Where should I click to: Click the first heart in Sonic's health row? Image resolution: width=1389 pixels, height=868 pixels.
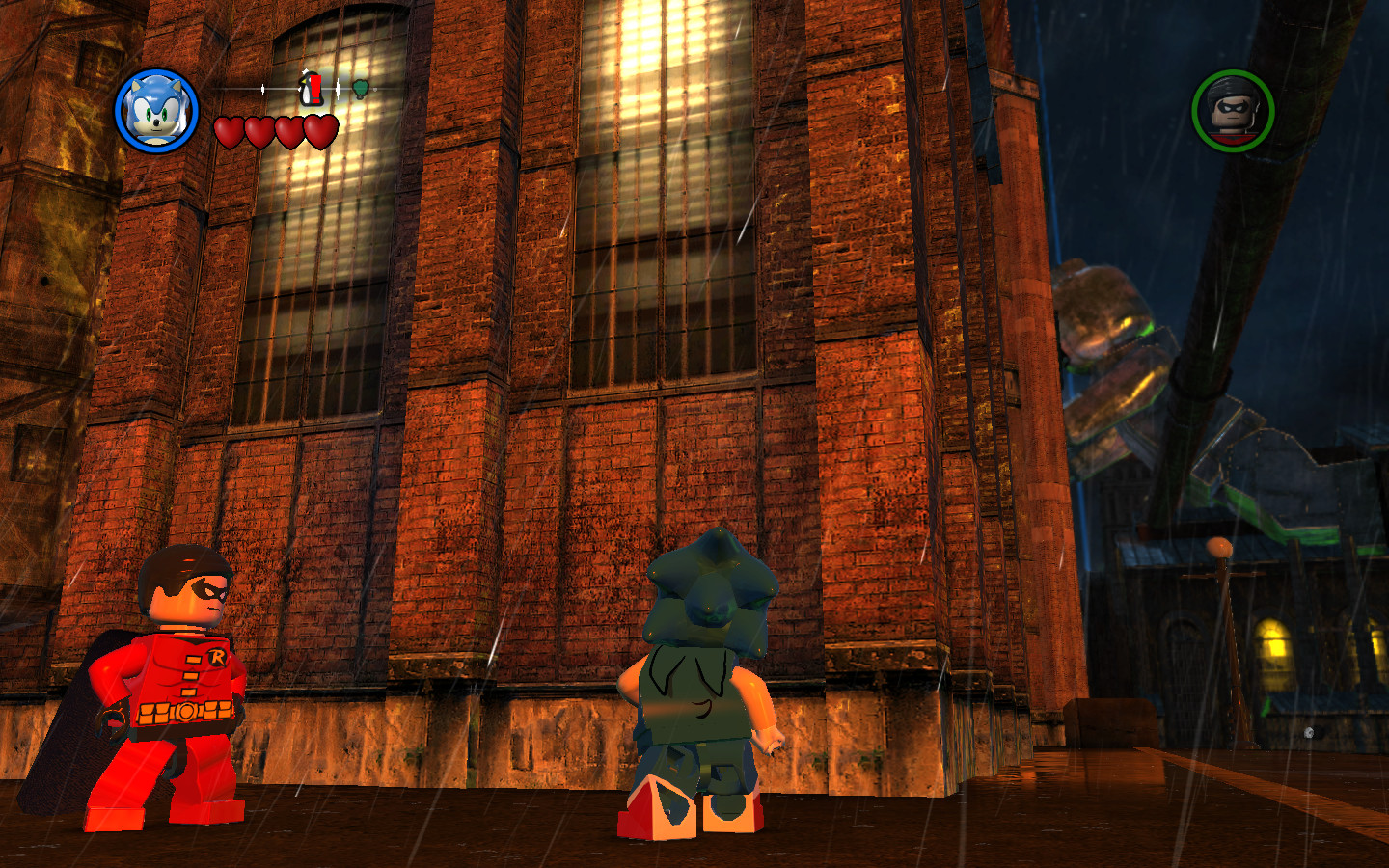230,131
